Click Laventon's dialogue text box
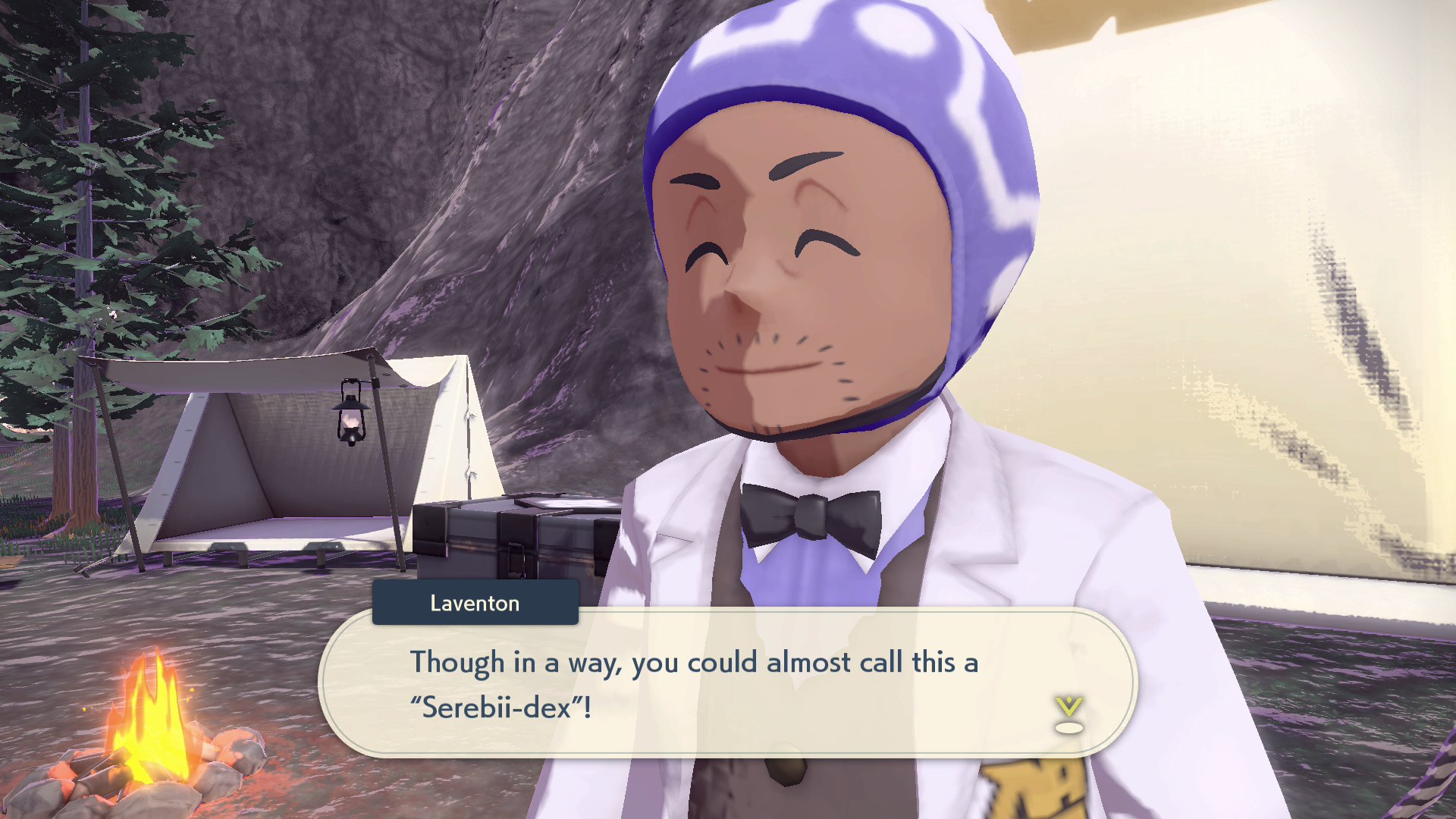The width and height of the screenshot is (1456, 819). (726, 684)
